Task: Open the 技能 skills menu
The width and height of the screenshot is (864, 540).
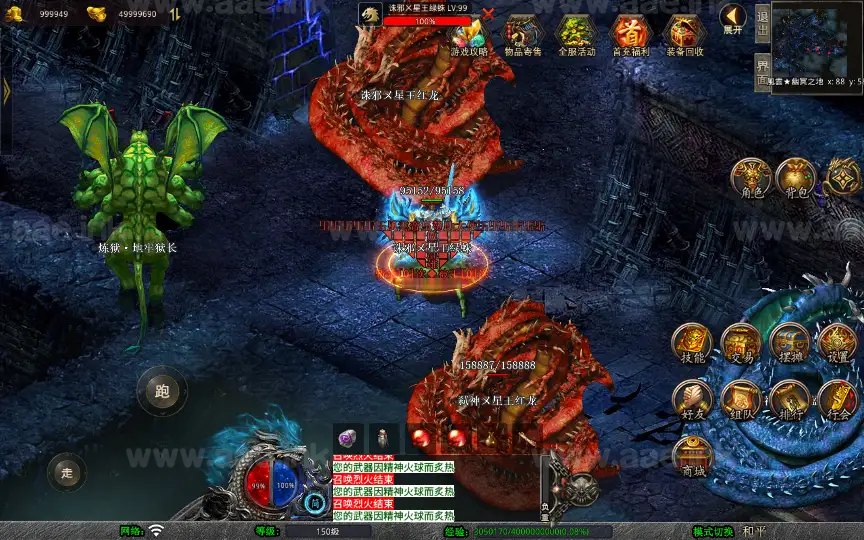Action: pos(692,344)
